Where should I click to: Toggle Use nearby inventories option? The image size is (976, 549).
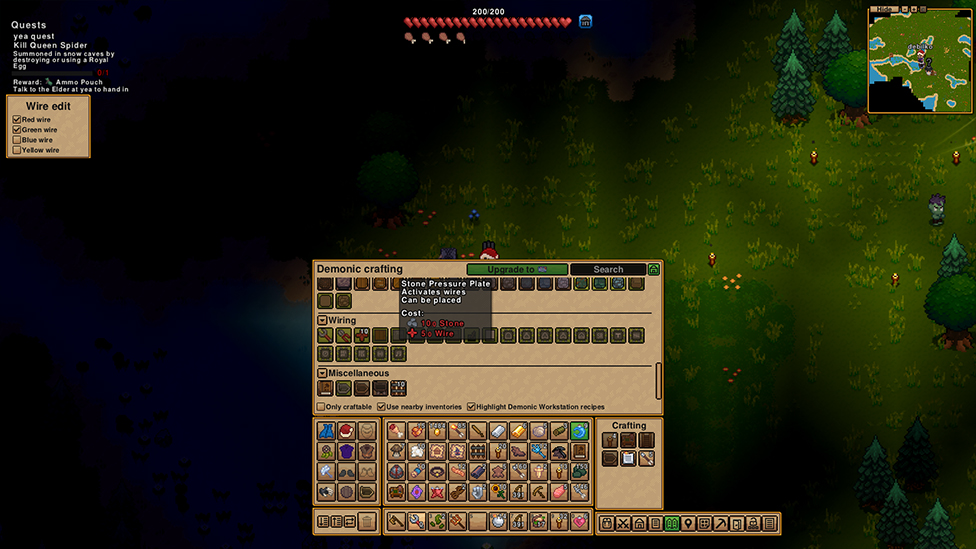[381, 407]
